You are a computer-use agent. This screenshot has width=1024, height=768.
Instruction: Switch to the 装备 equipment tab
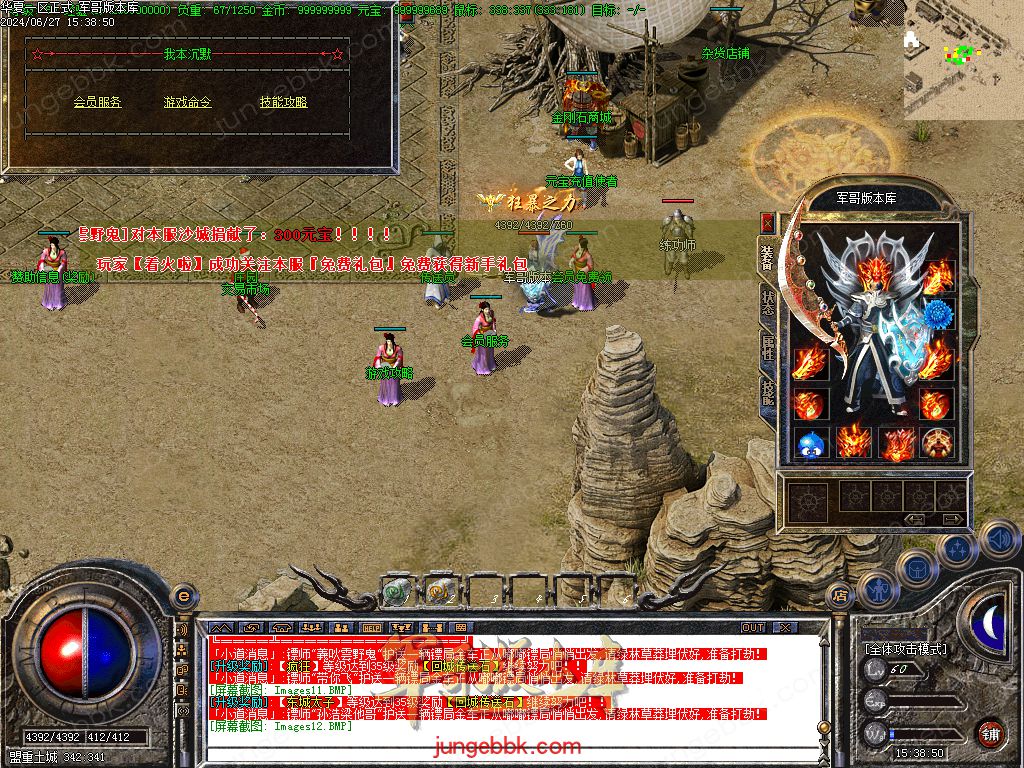(x=767, y=256)
